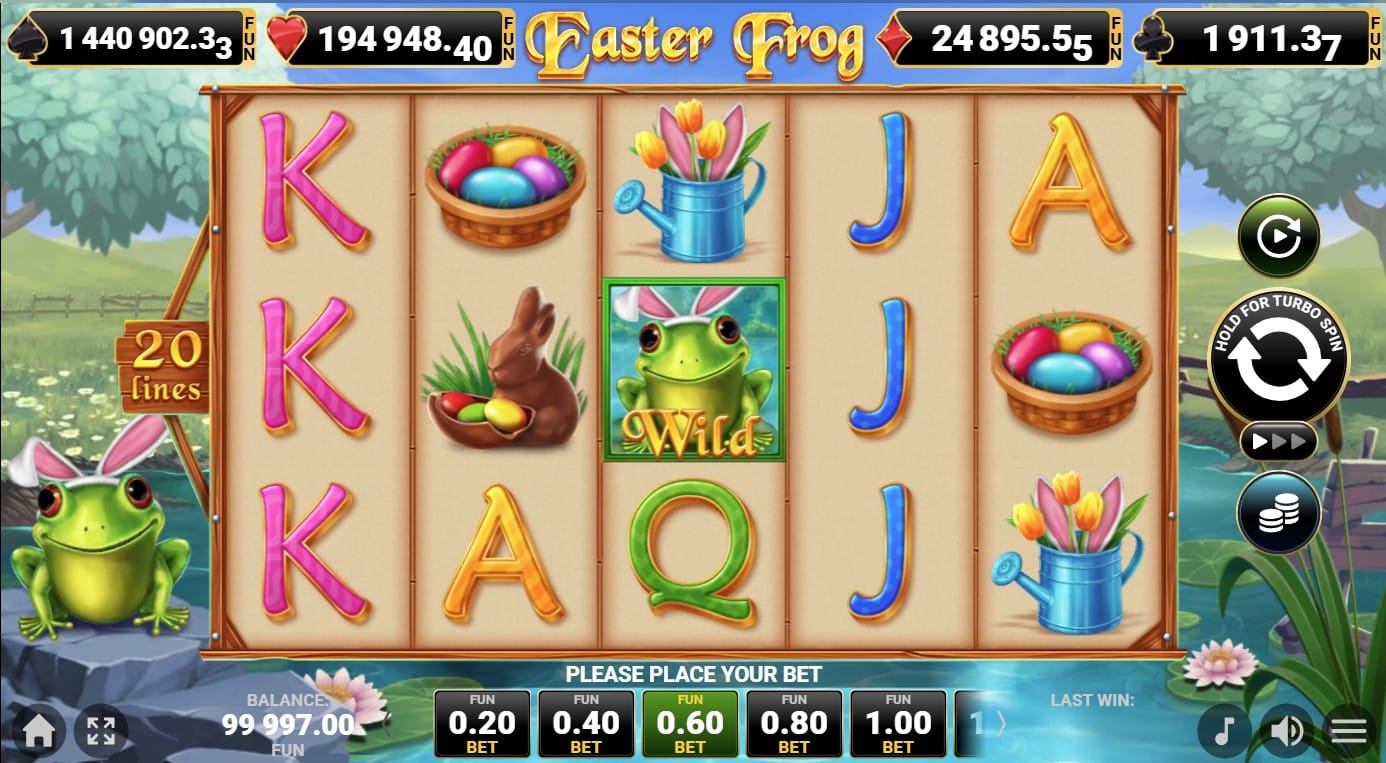Viewport: 1386px width, 763px height.
Task: Open the hamburger menu icon
Action: (1348, 731)
